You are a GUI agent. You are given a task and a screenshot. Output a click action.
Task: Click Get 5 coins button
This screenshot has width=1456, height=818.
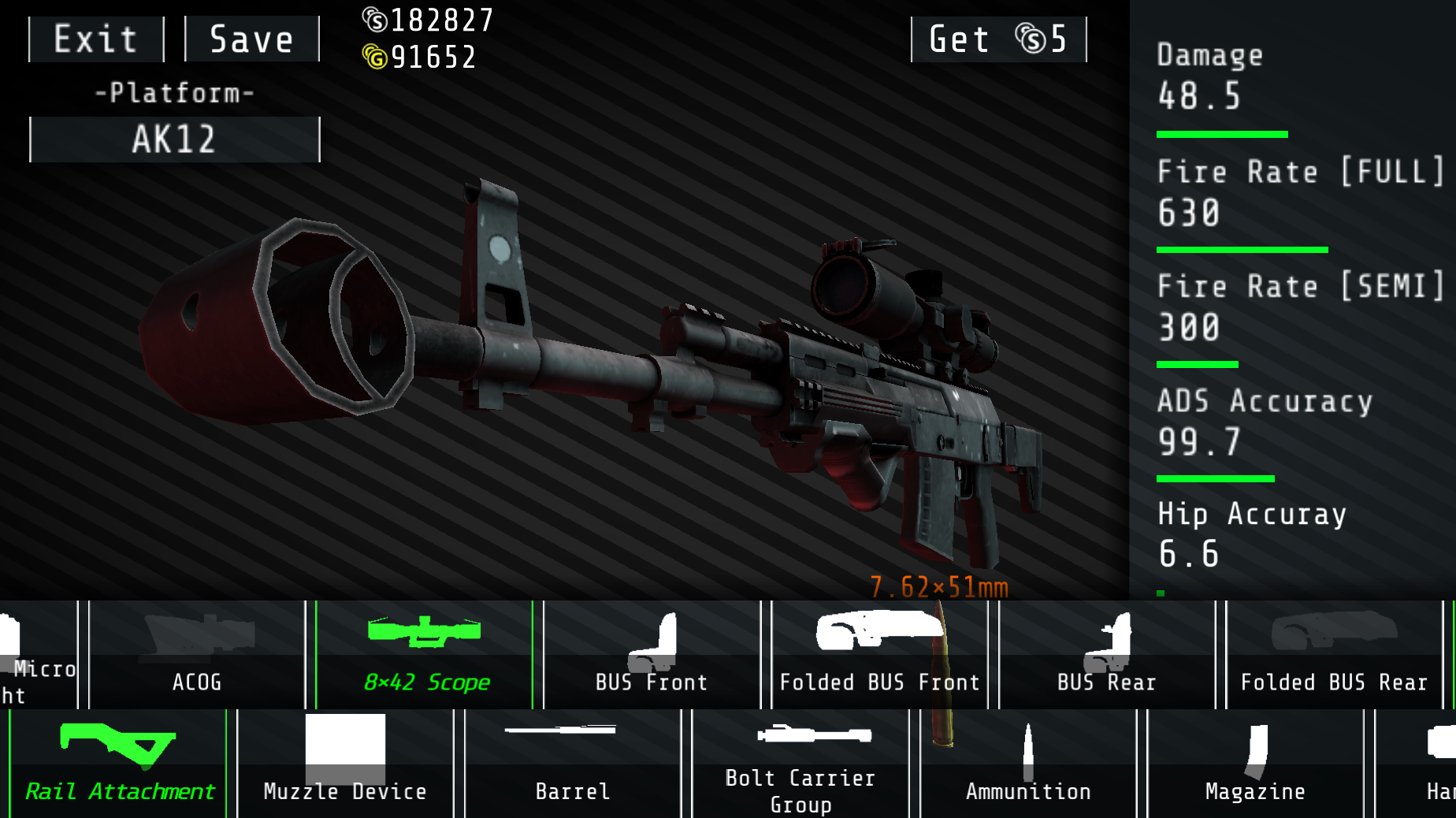click(x=998, y=39)
